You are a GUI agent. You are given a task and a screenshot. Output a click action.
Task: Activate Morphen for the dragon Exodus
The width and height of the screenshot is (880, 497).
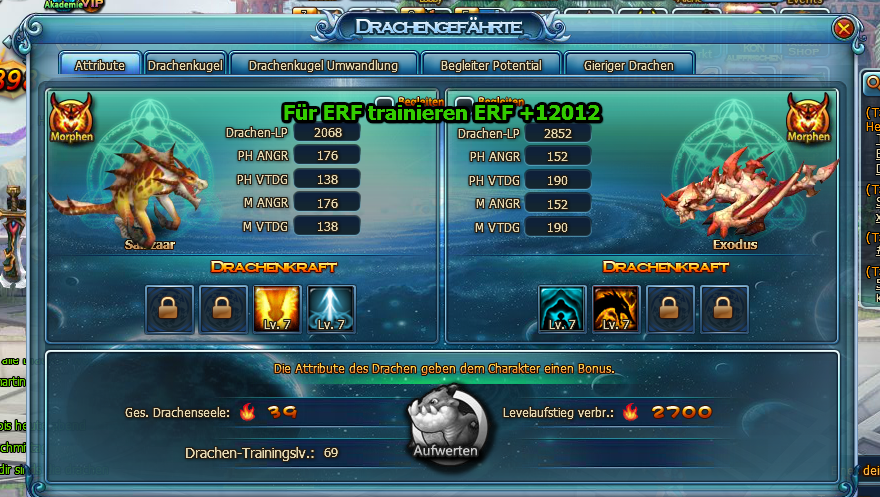(808, 118)
